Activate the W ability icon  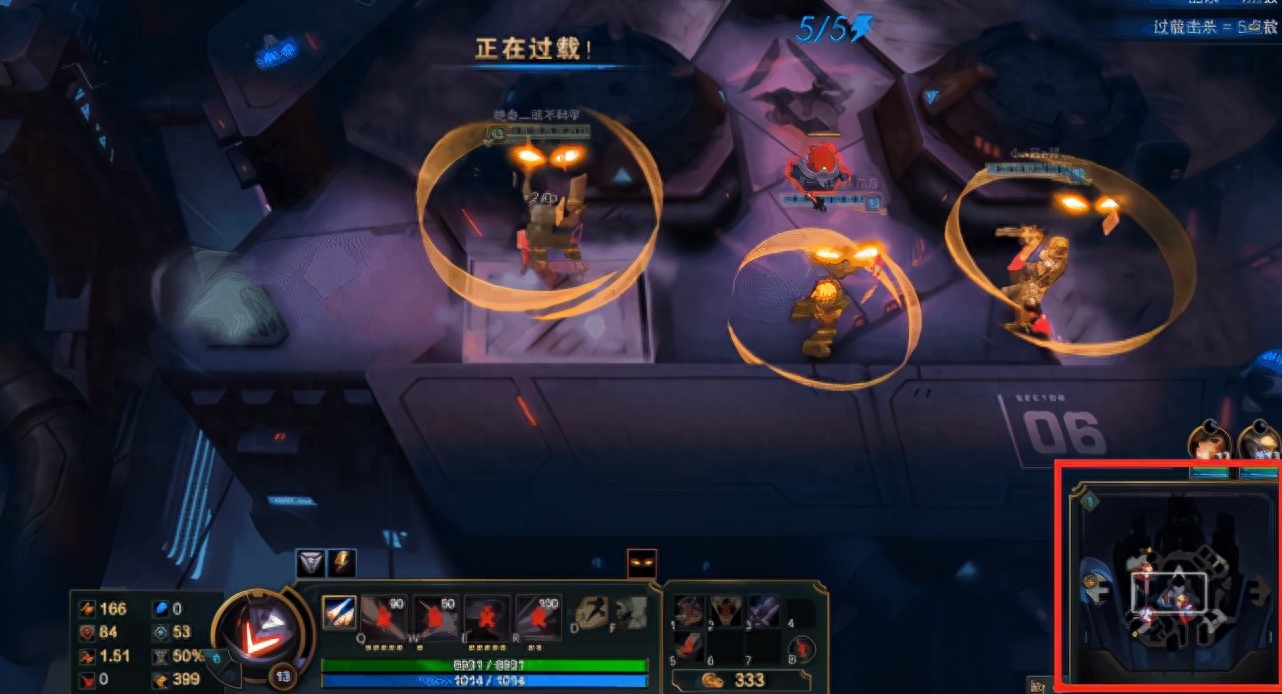click(436, 617)
